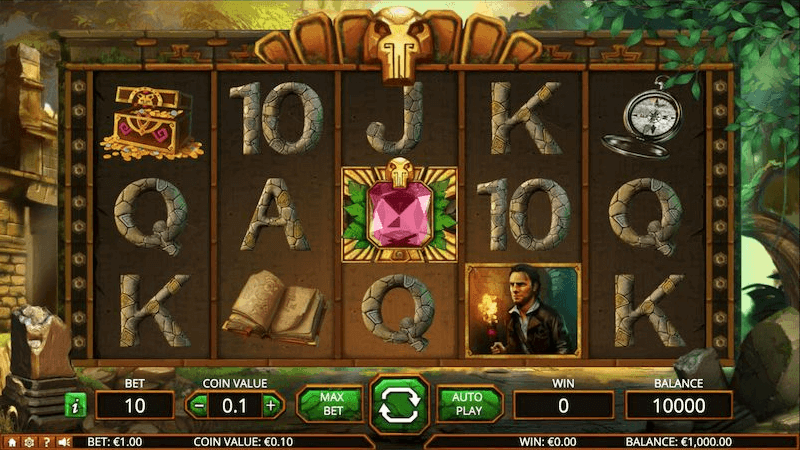Spin the reels with the green arrows button
Viewport: 800px width, 450px height.
click(399, 404)
